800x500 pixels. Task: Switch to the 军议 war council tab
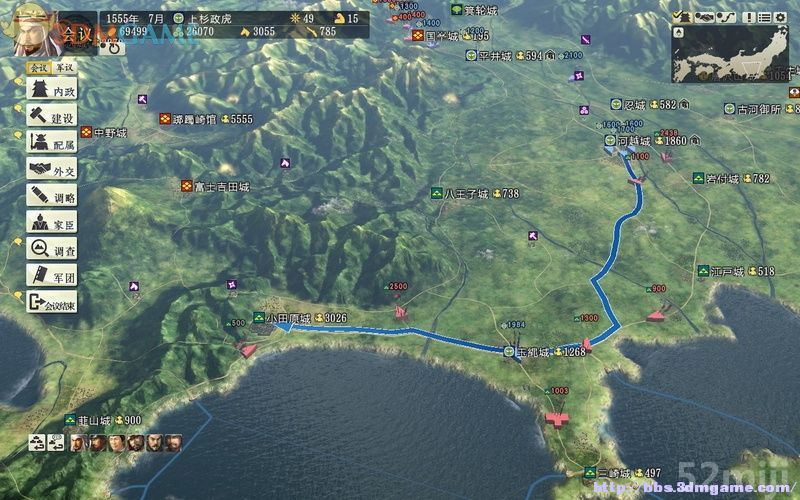point(65,67)
